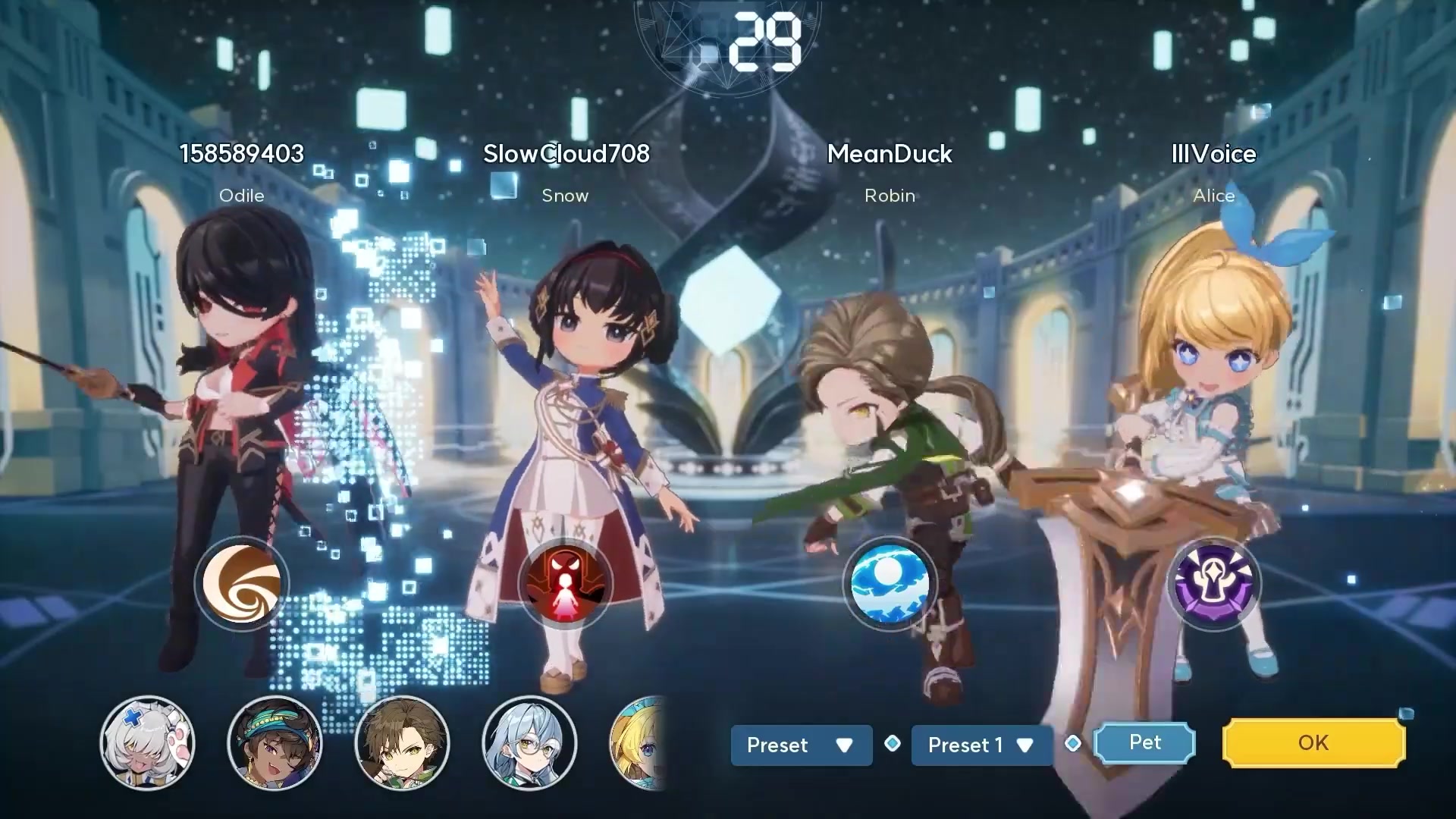Select the white-haired cat-paw hero portrait
The image size is (1456, 819).
pyautogui.click(x=148, y=743)
